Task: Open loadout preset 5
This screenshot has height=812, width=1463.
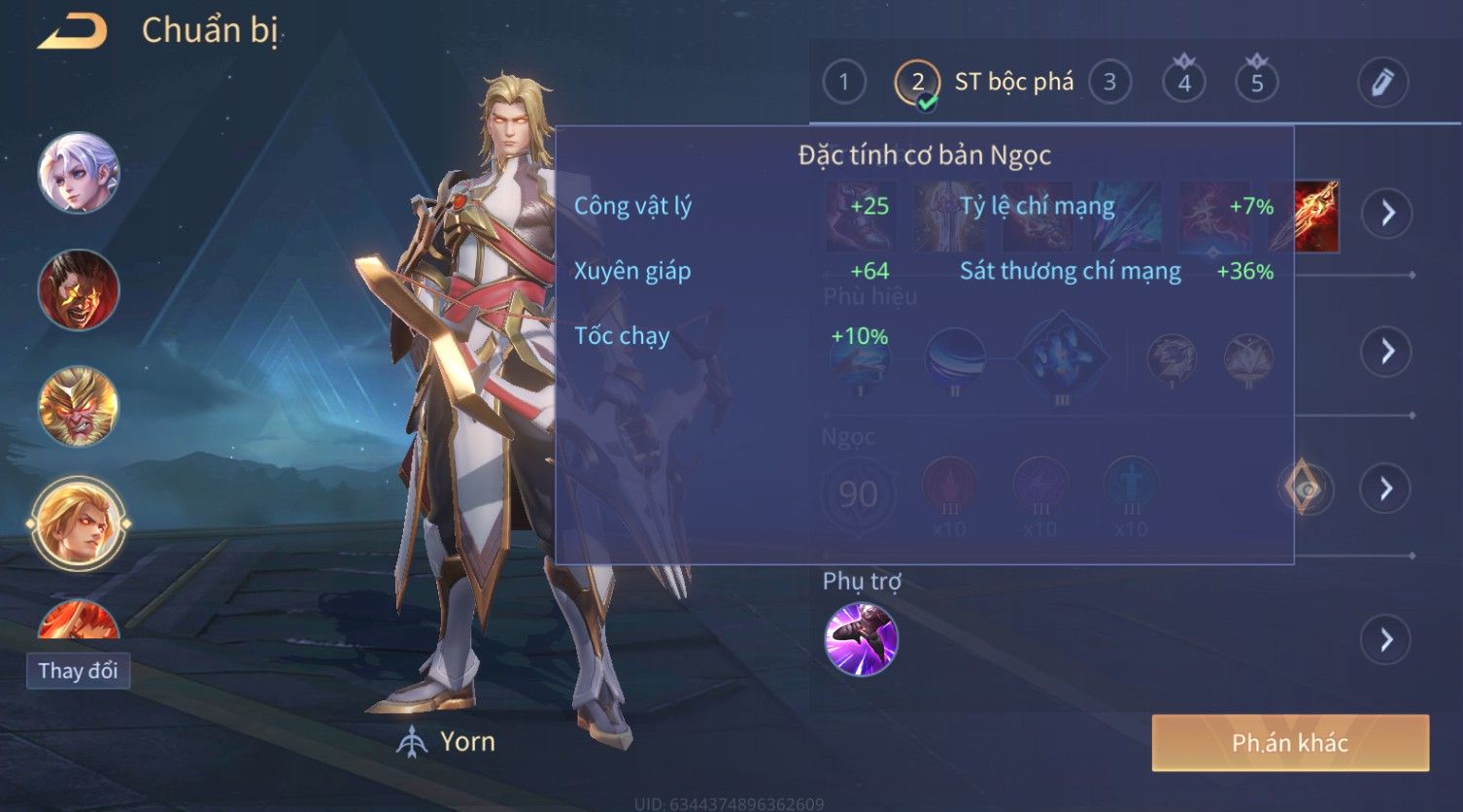Action: 1256,83
